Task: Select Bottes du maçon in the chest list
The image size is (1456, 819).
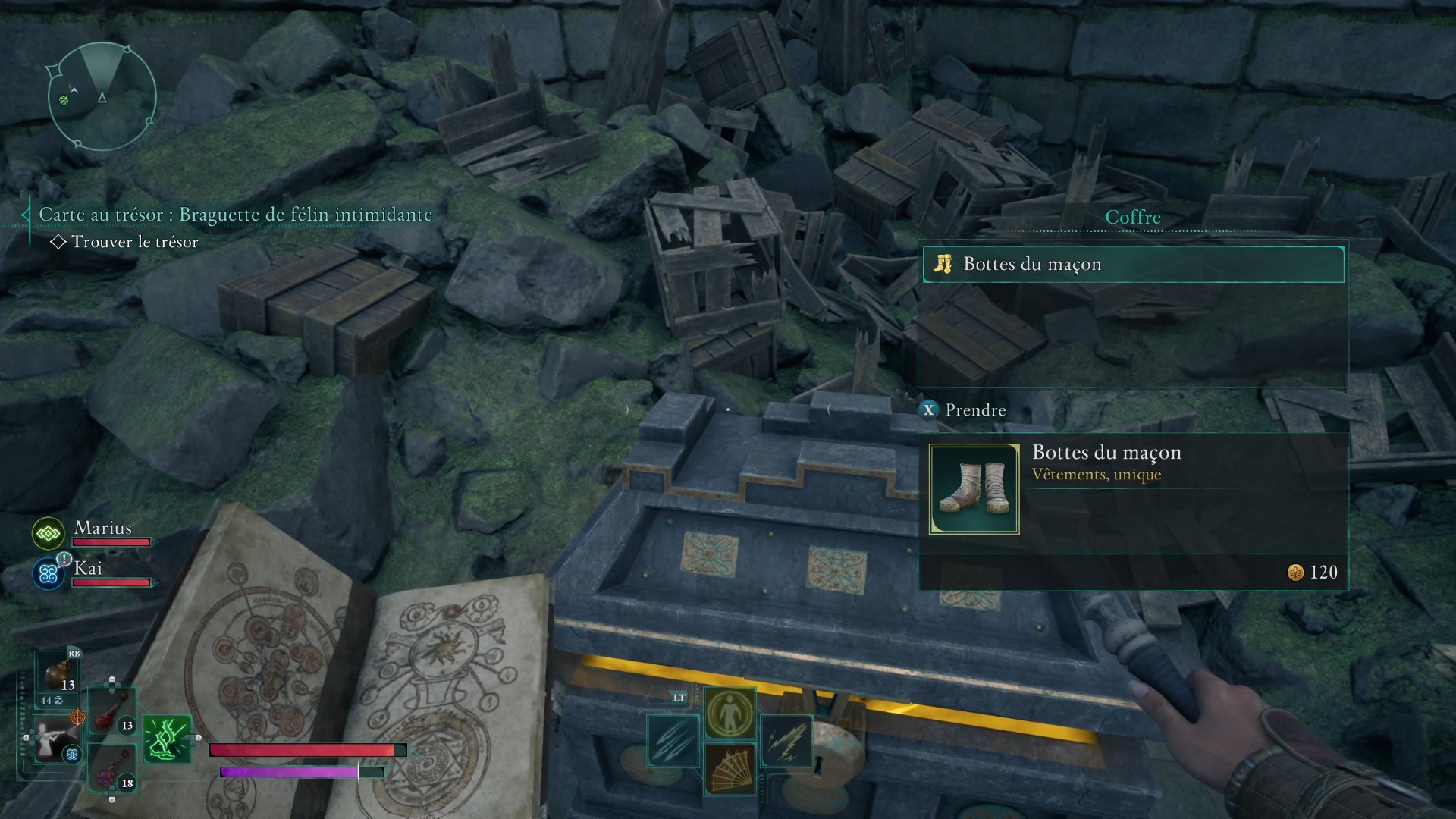Action: (1133, 264)
